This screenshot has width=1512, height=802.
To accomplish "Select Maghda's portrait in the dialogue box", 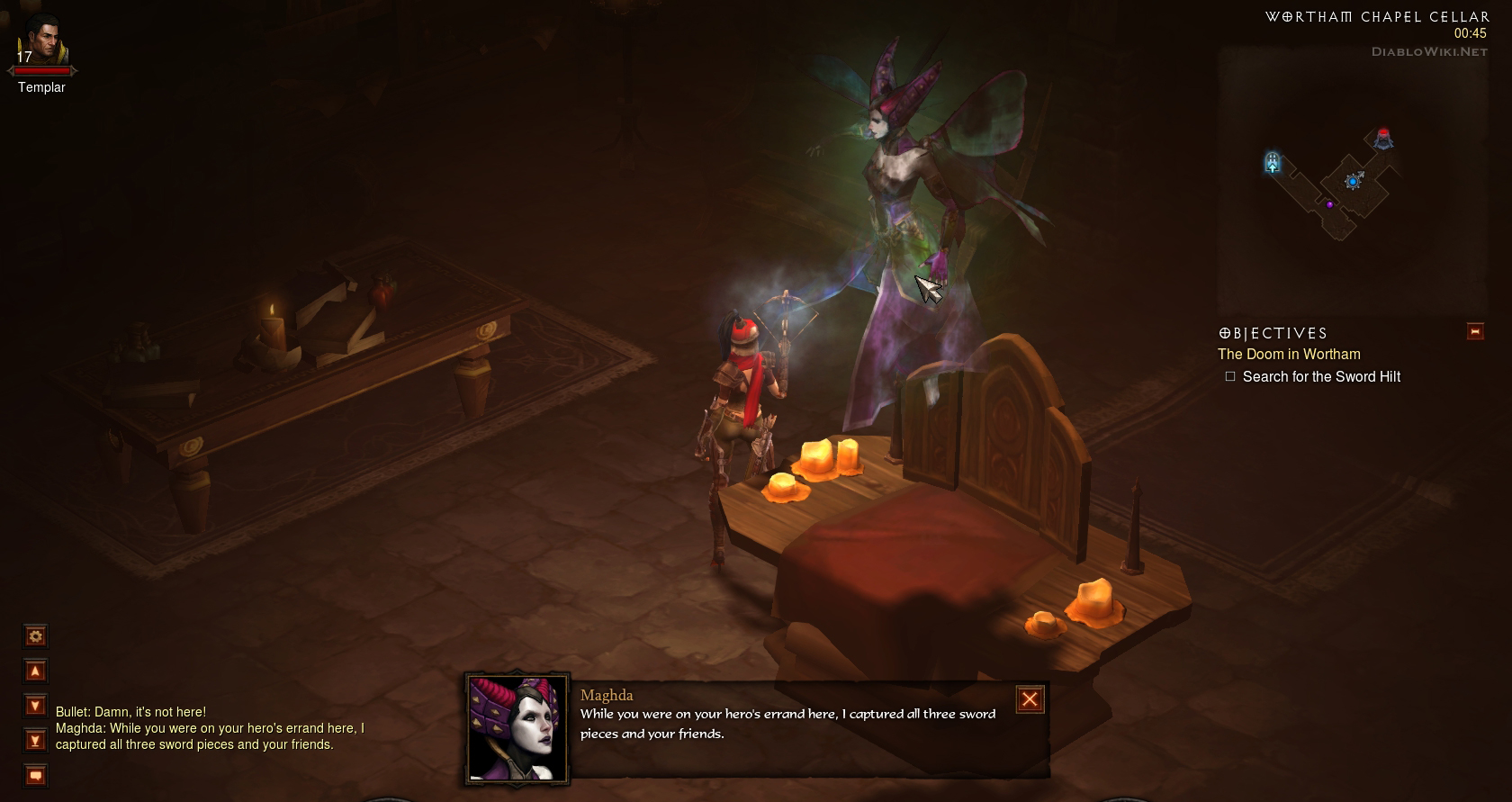I will (517, 728).
